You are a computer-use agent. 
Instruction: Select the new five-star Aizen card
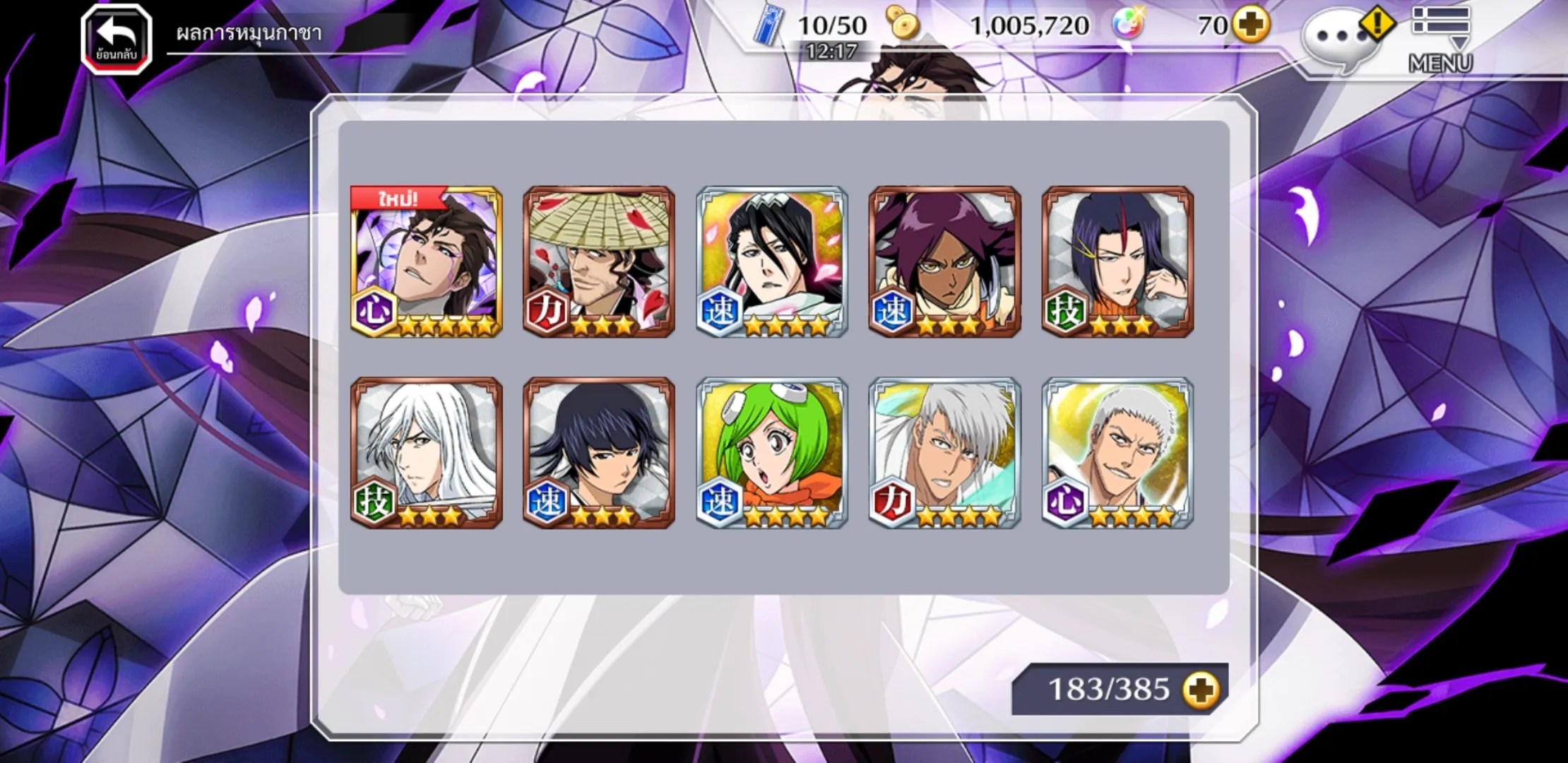coord(427,261)
